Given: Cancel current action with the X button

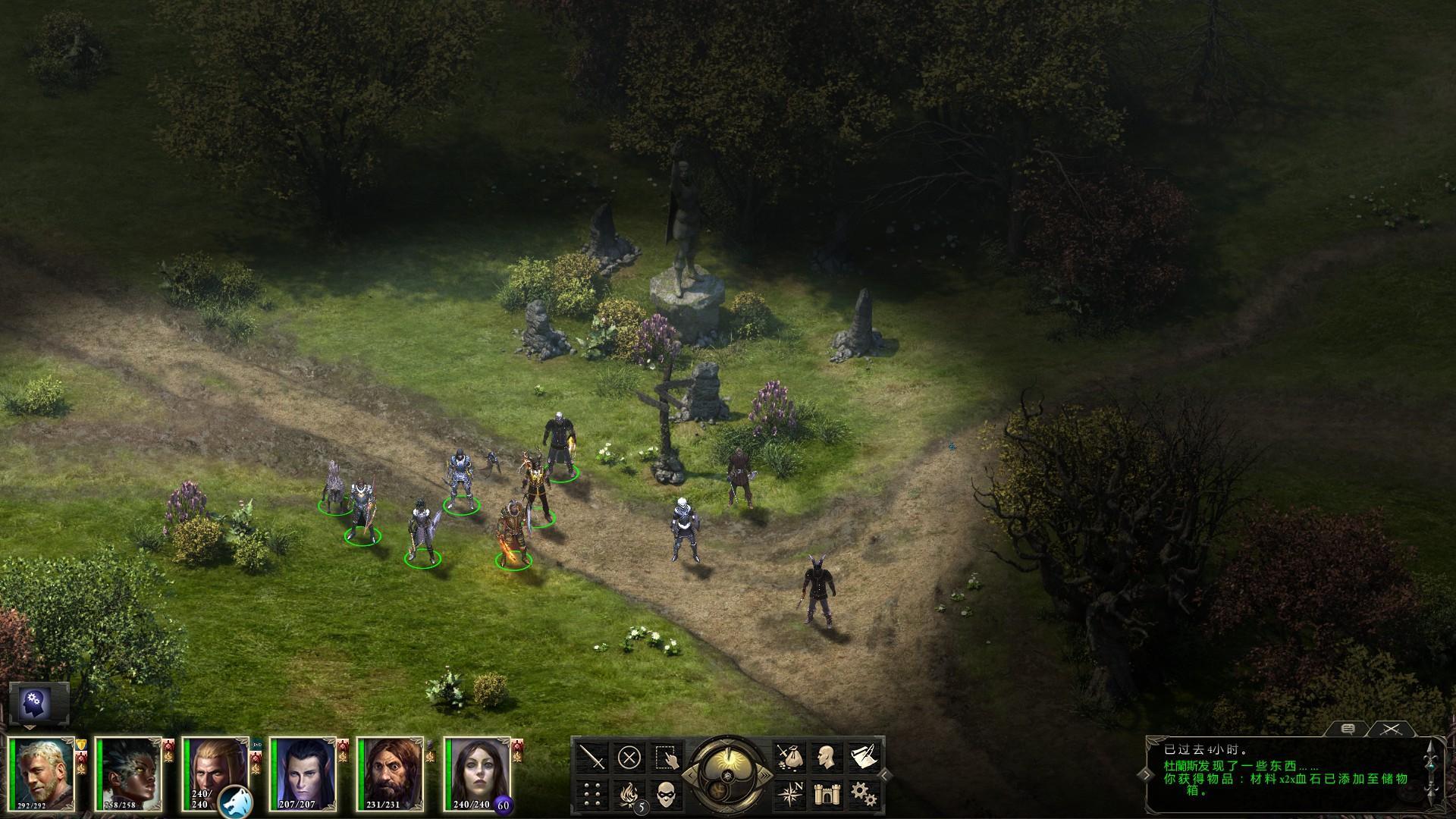Looking at the screenshot, I should [x=629, y=757].
